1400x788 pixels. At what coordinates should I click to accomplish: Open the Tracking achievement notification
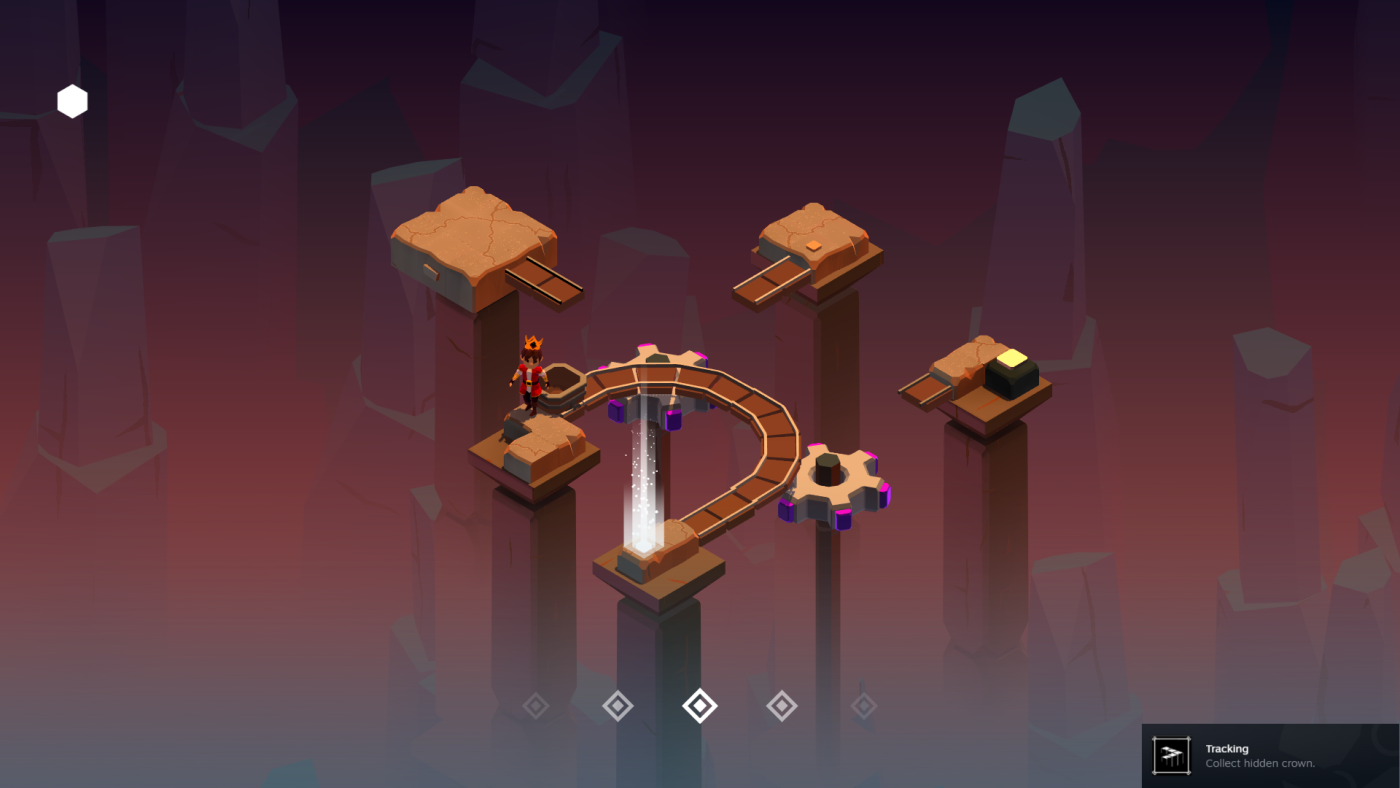1270,755
